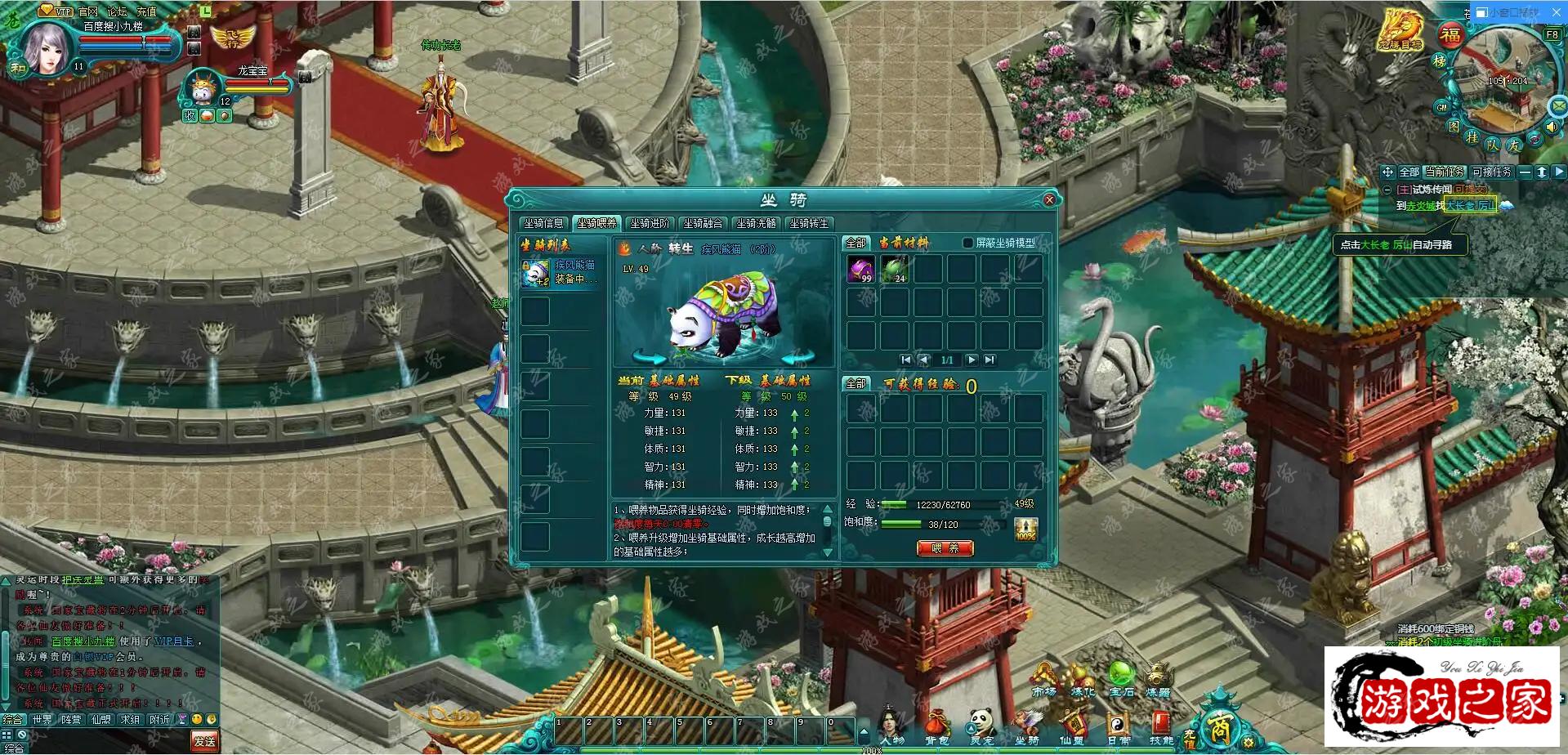Open the 技能 skills book
This screenshot has width=1568, height=755.
1161,727
